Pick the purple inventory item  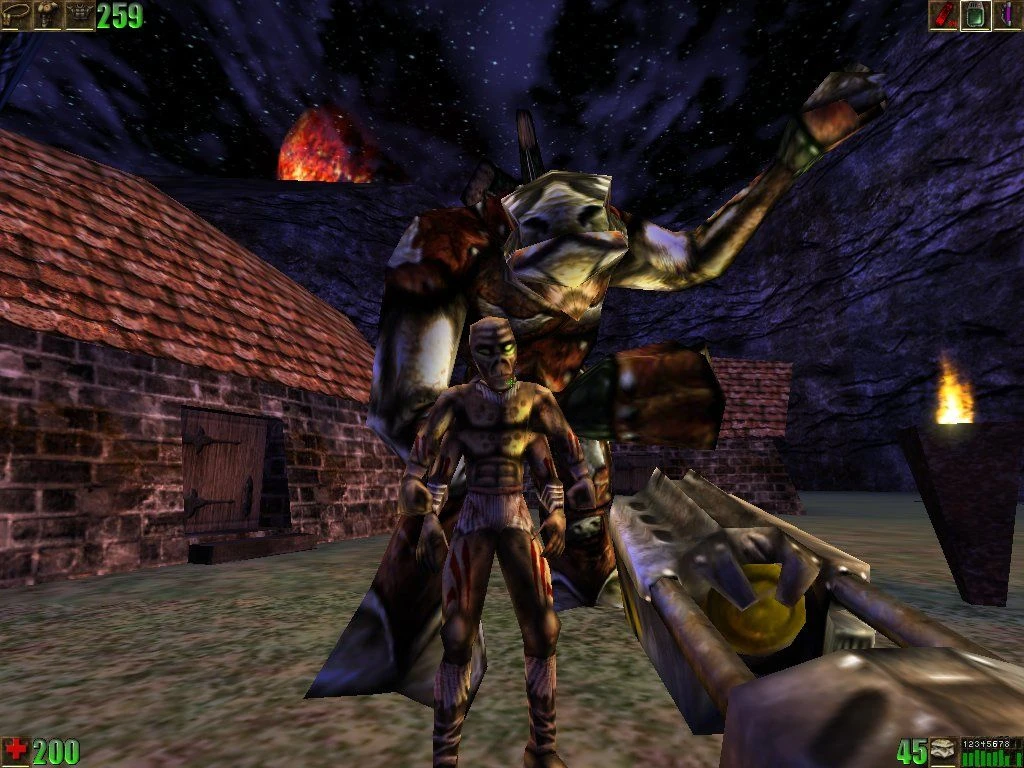[1007, 15]
